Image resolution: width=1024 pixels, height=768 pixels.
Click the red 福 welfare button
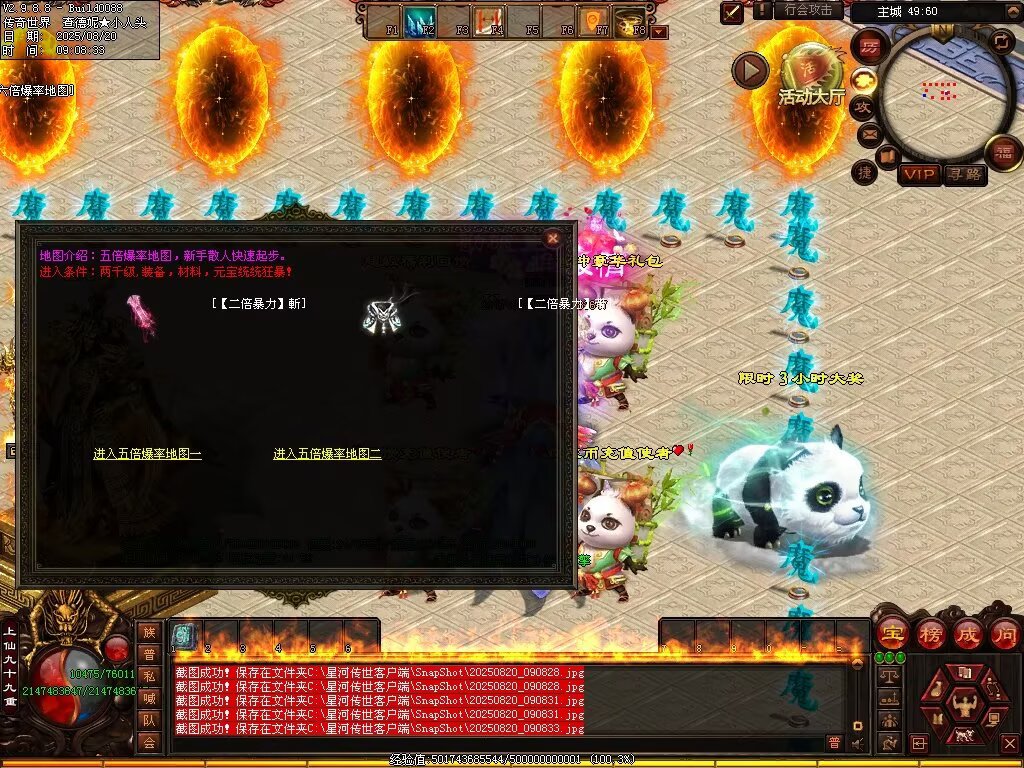pyautogui.click(x=1003, y=152)
